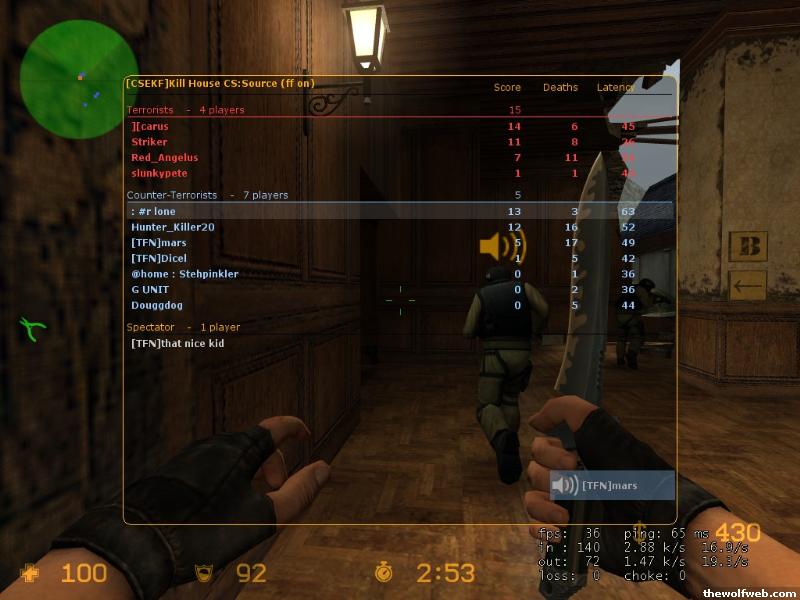800x600 pixels.
Task: Select ][carus in the Terrorists list
Action: (x=150, y=126)
